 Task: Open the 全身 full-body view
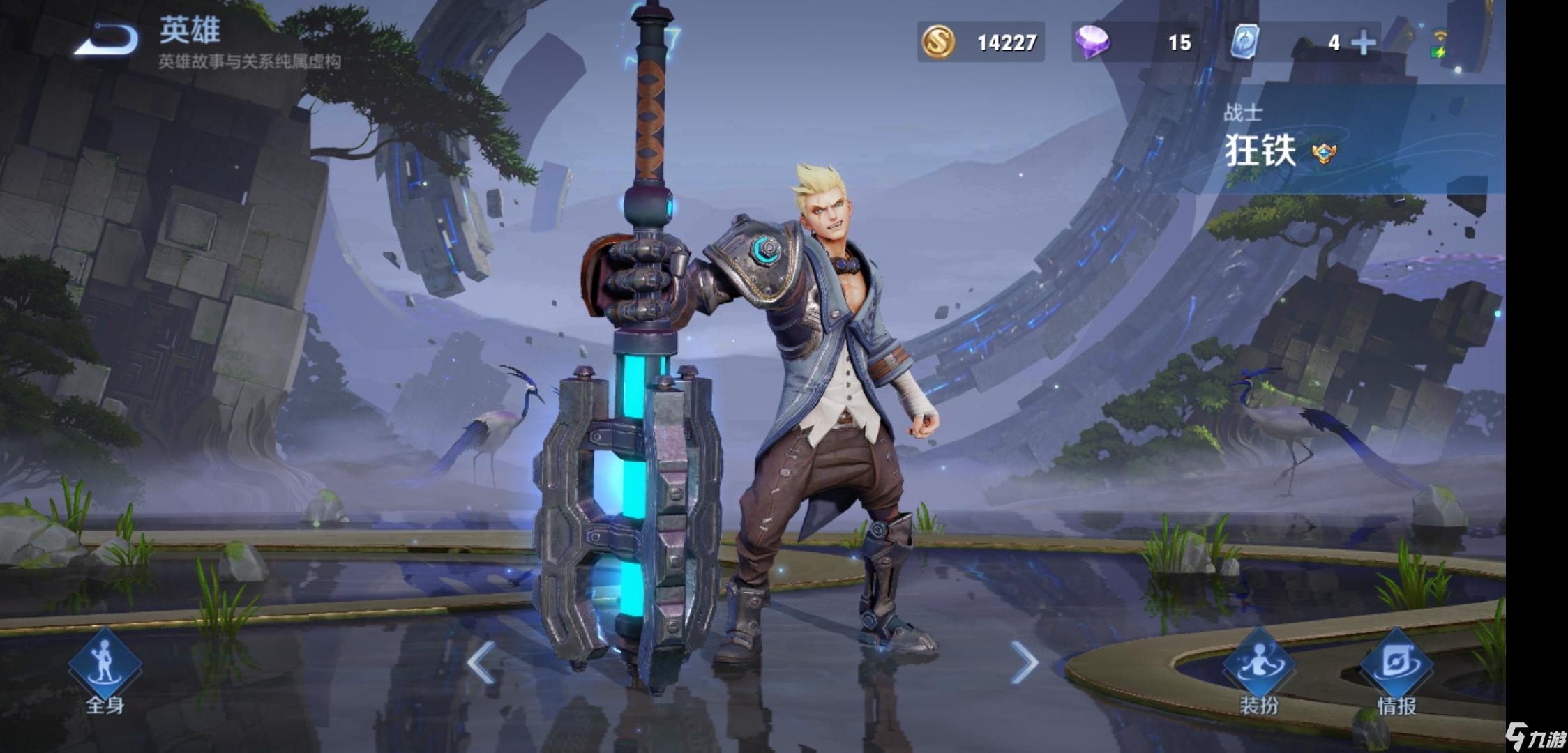pyautogui.click(x=105, y=669)
